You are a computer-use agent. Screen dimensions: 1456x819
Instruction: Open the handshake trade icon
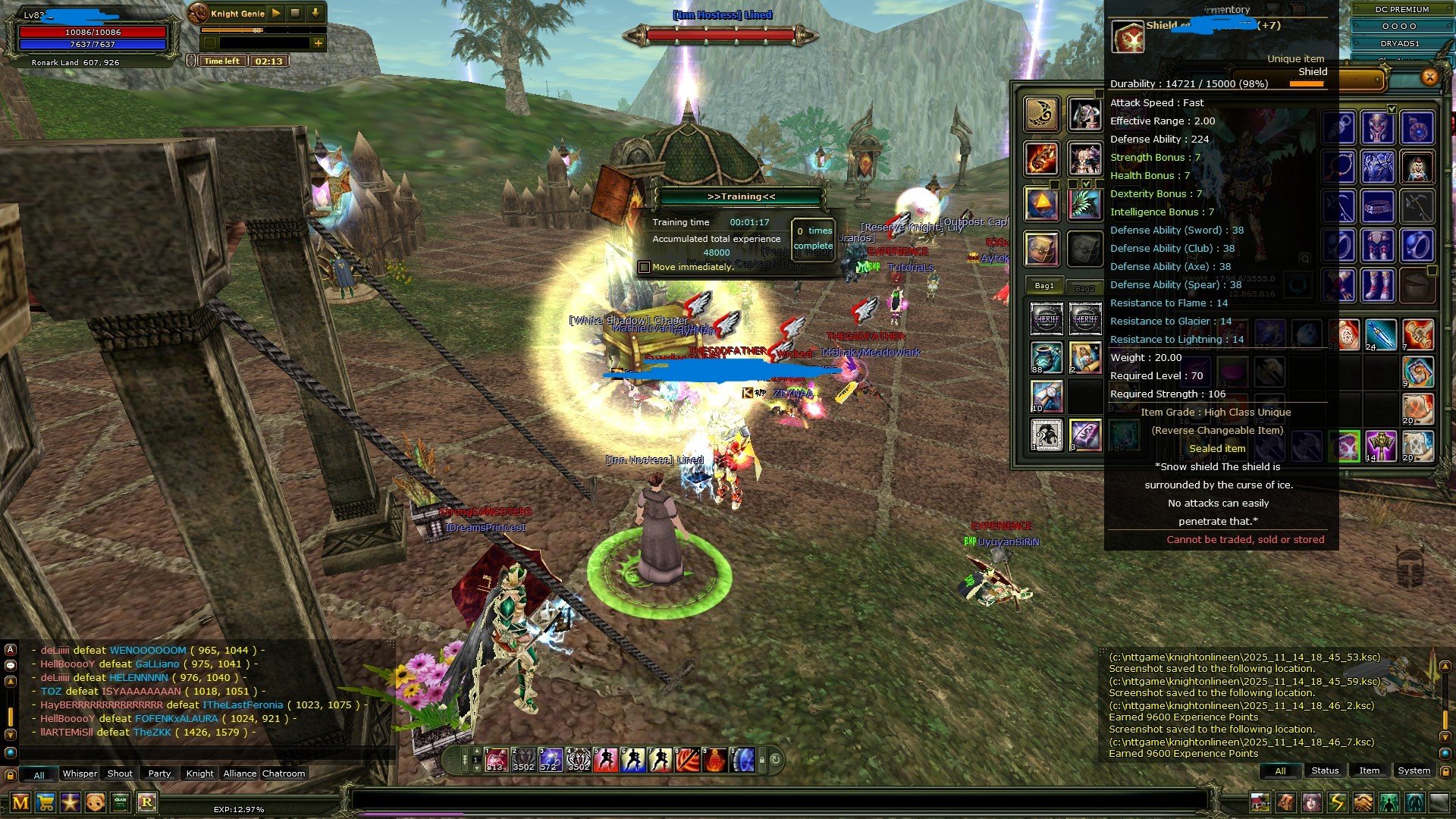click(1363, 802)
